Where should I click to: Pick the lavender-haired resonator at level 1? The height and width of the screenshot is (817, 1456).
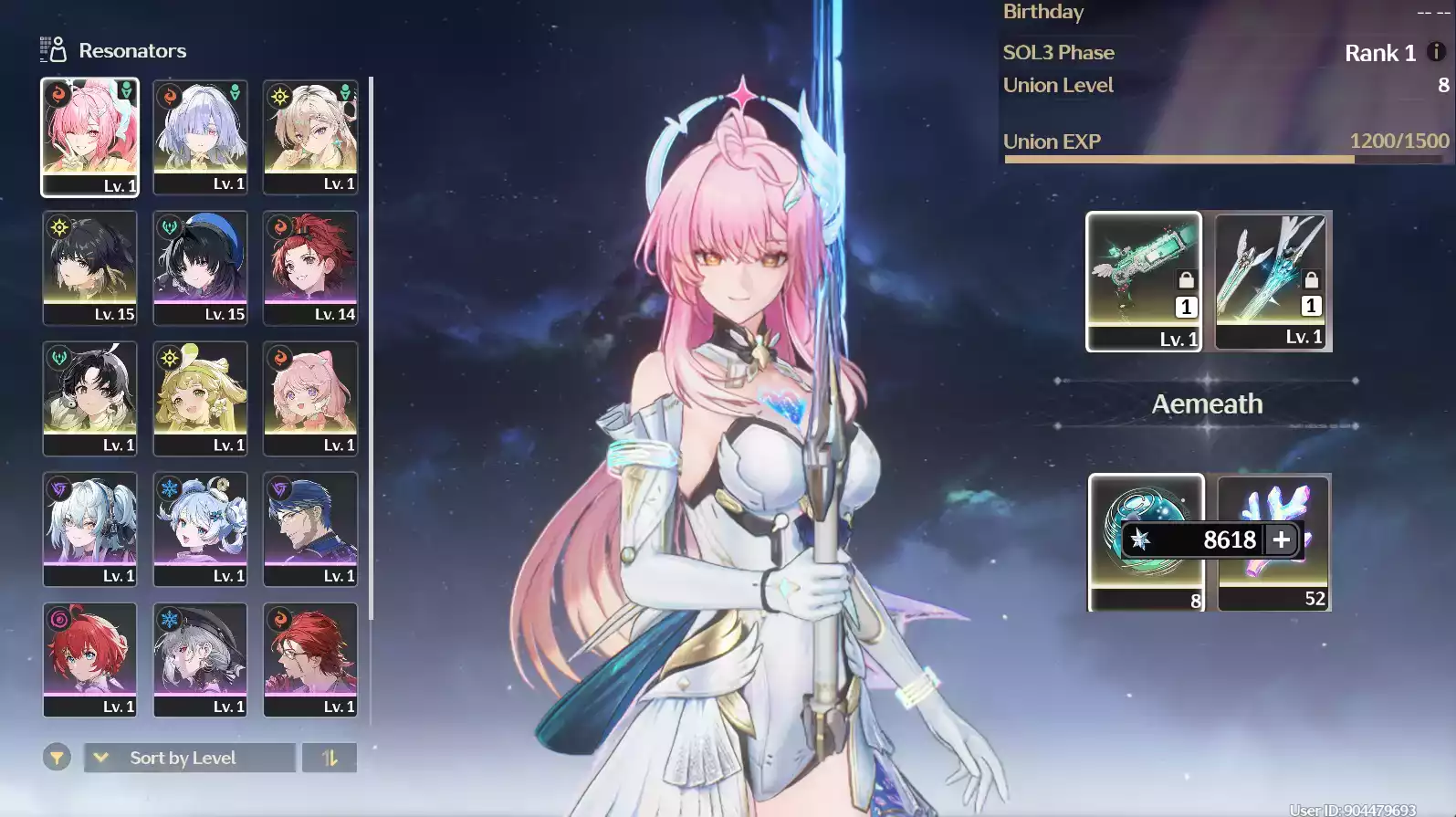click(200, 137)
